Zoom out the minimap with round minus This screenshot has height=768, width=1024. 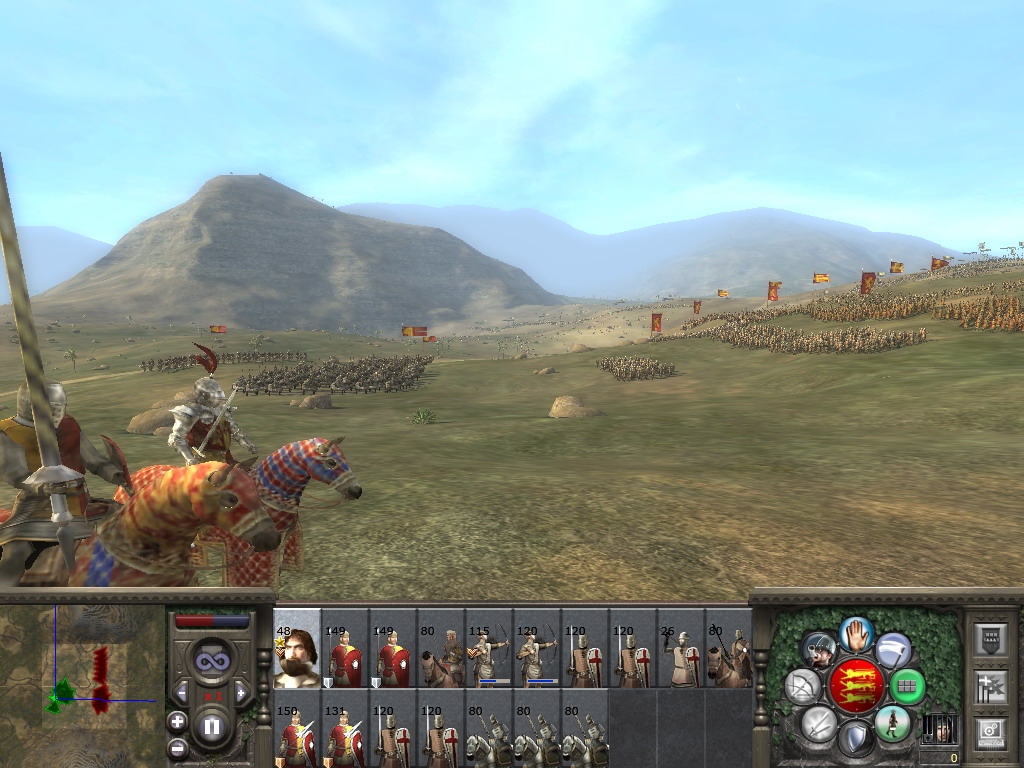pyautogui.click(x=177, y=746)
